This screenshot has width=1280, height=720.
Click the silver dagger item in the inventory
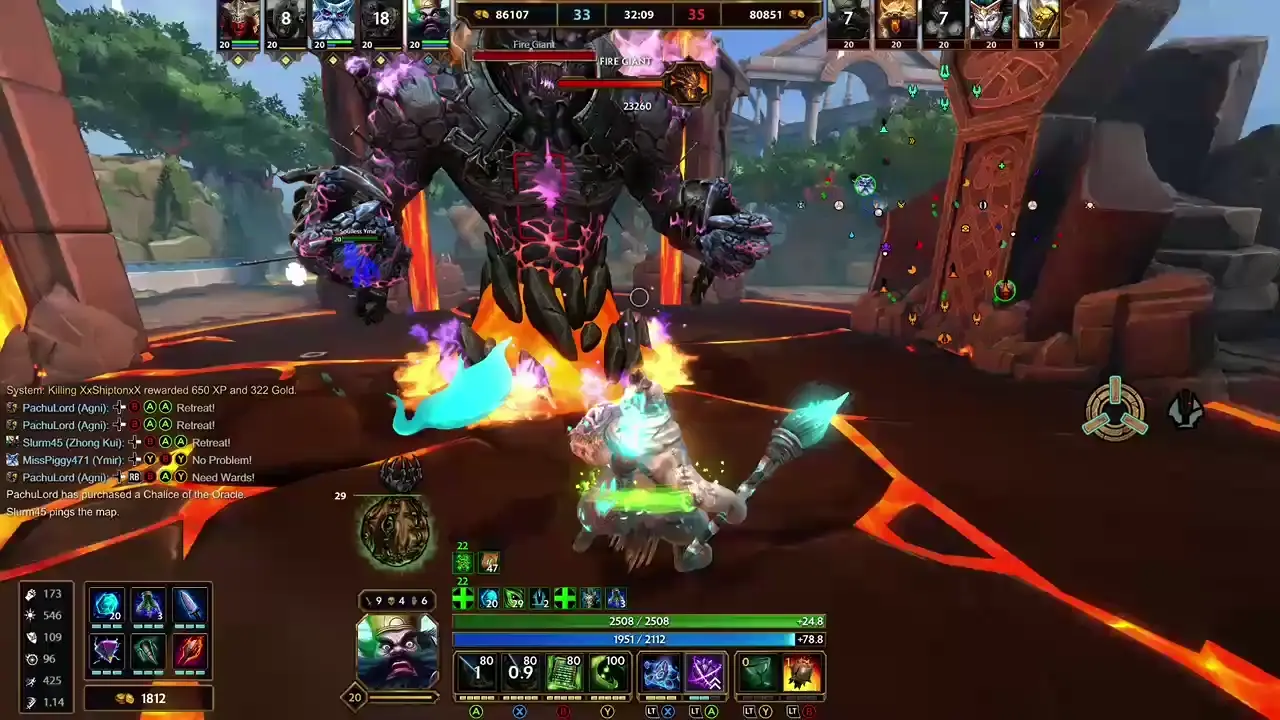tap(190, 603)
